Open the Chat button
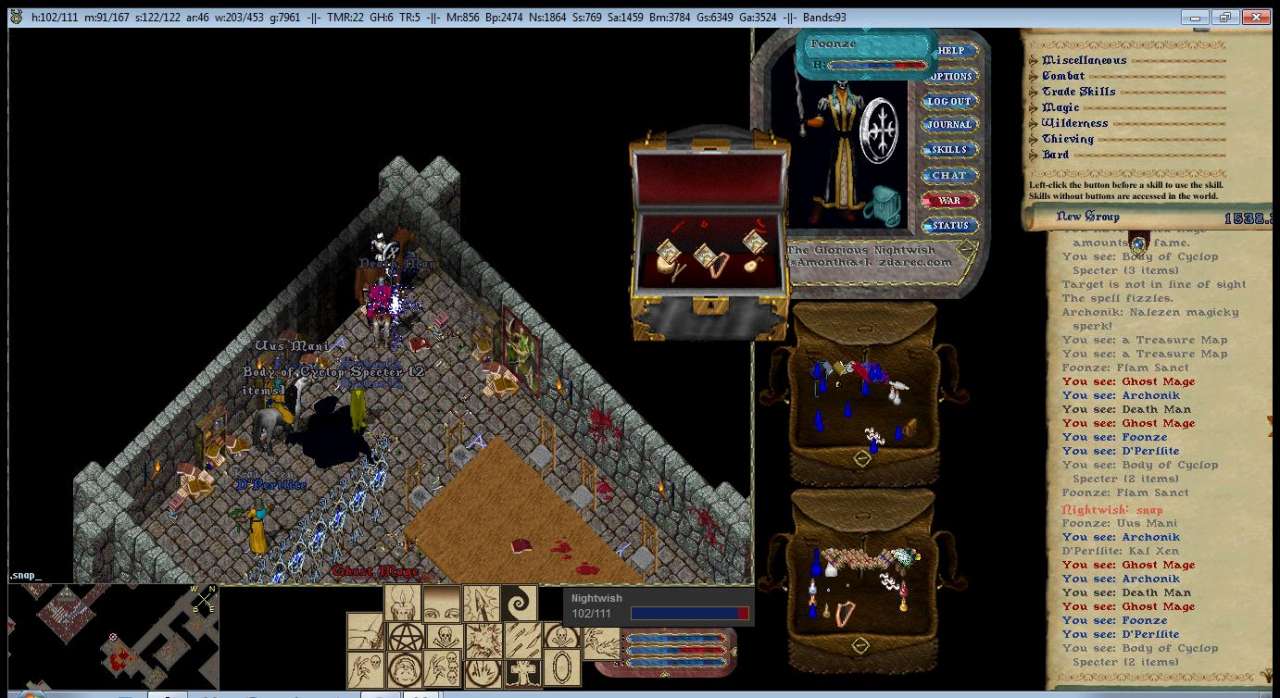This screenshot has width=1280, height=698. click(949, 175)
